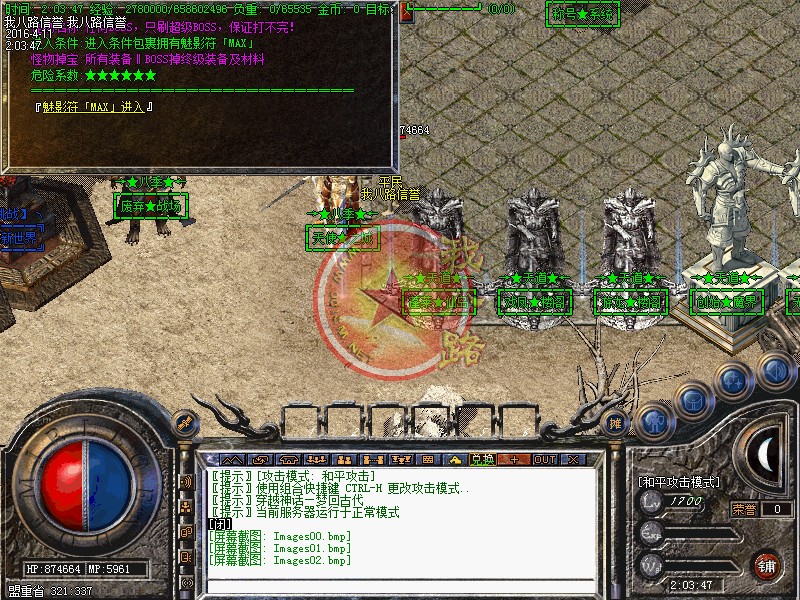Open the skills sparkle round button
This screenshot has height=600, width=800.
[734, 381]
